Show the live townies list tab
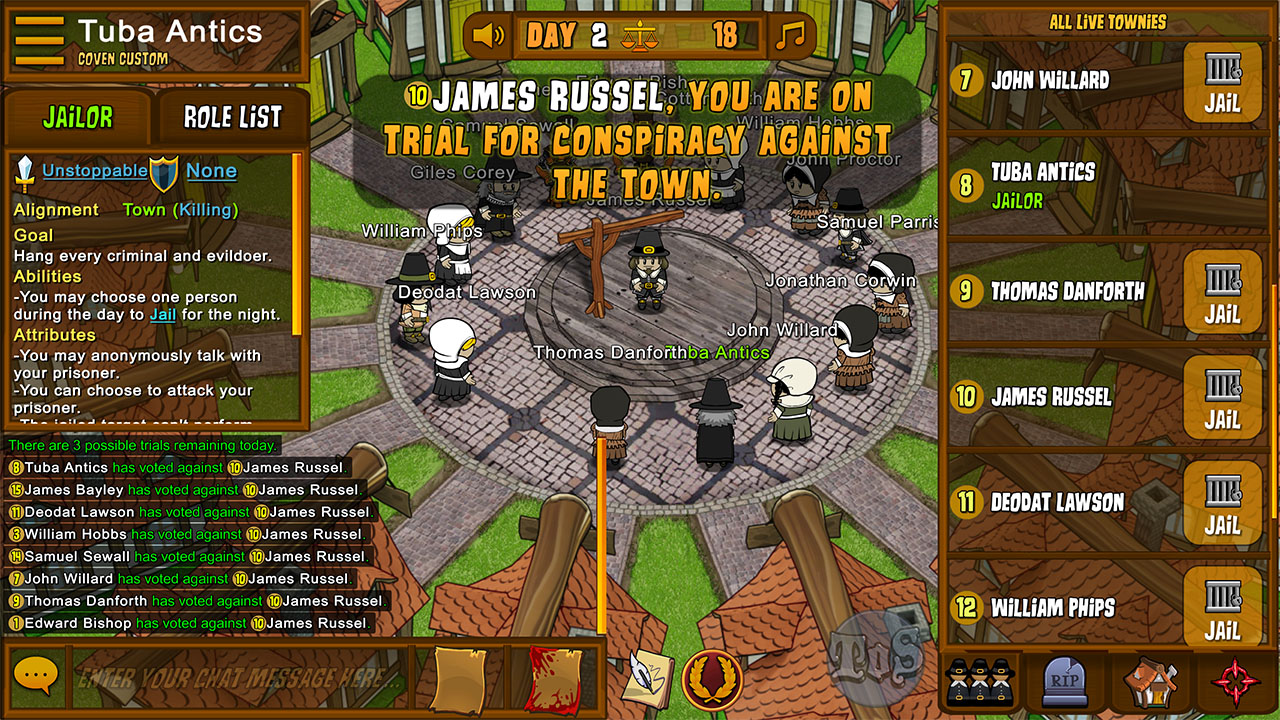The width and height of the screenshot is (1280, 720). (x=978, y=681)
